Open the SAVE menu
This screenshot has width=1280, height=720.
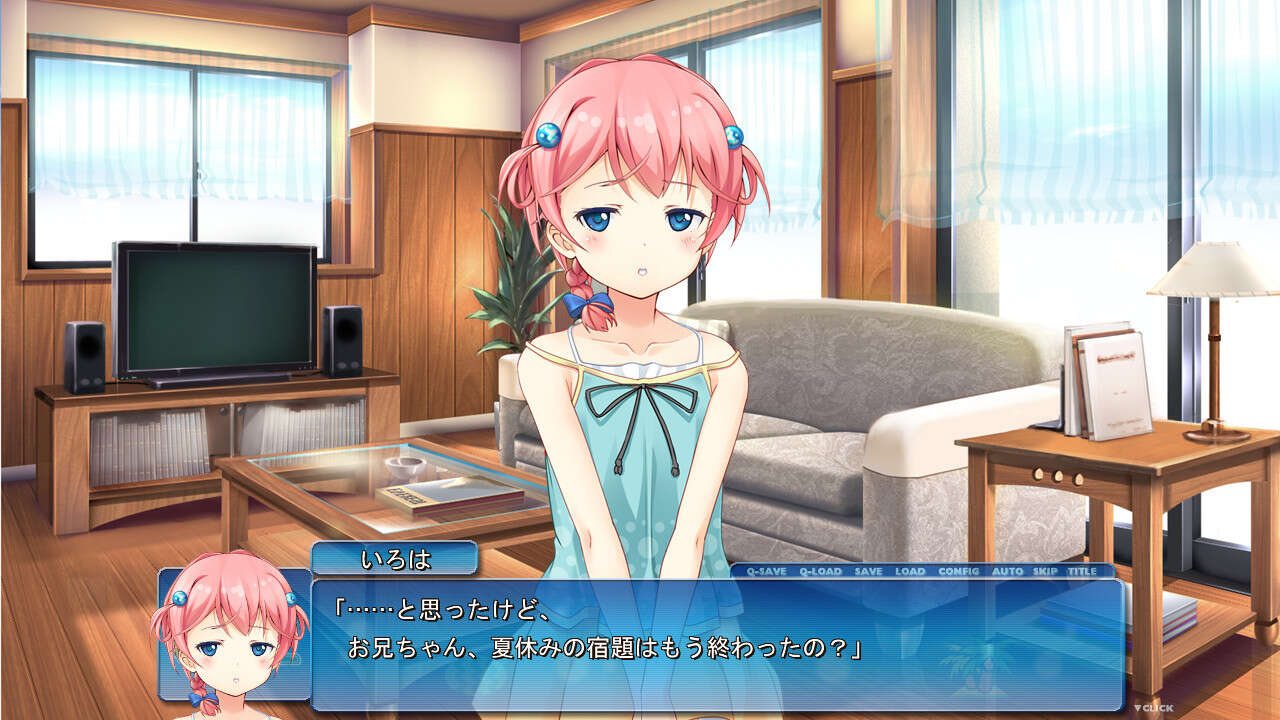point(868,571)
